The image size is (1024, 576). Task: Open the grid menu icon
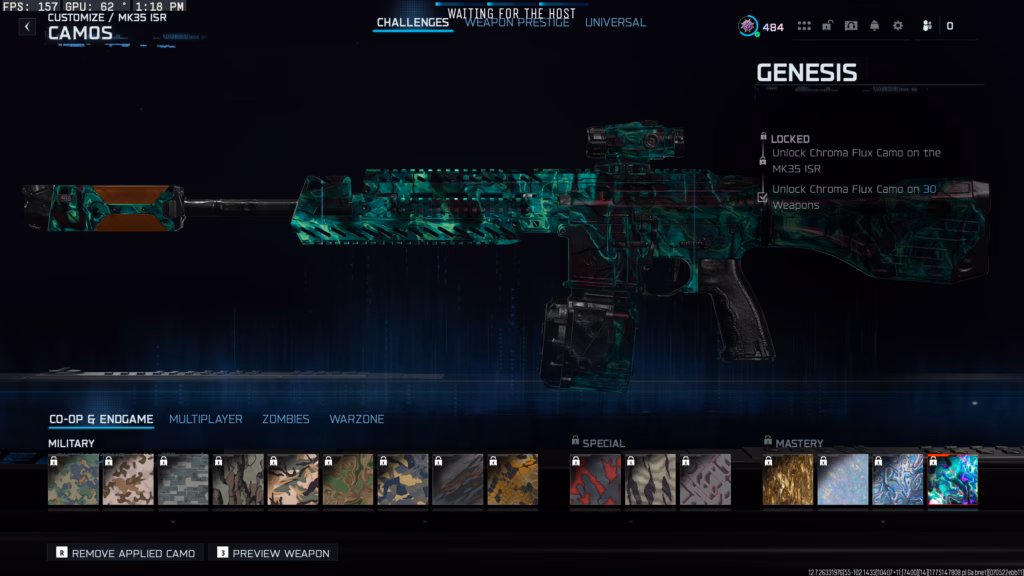coord(804,26)
